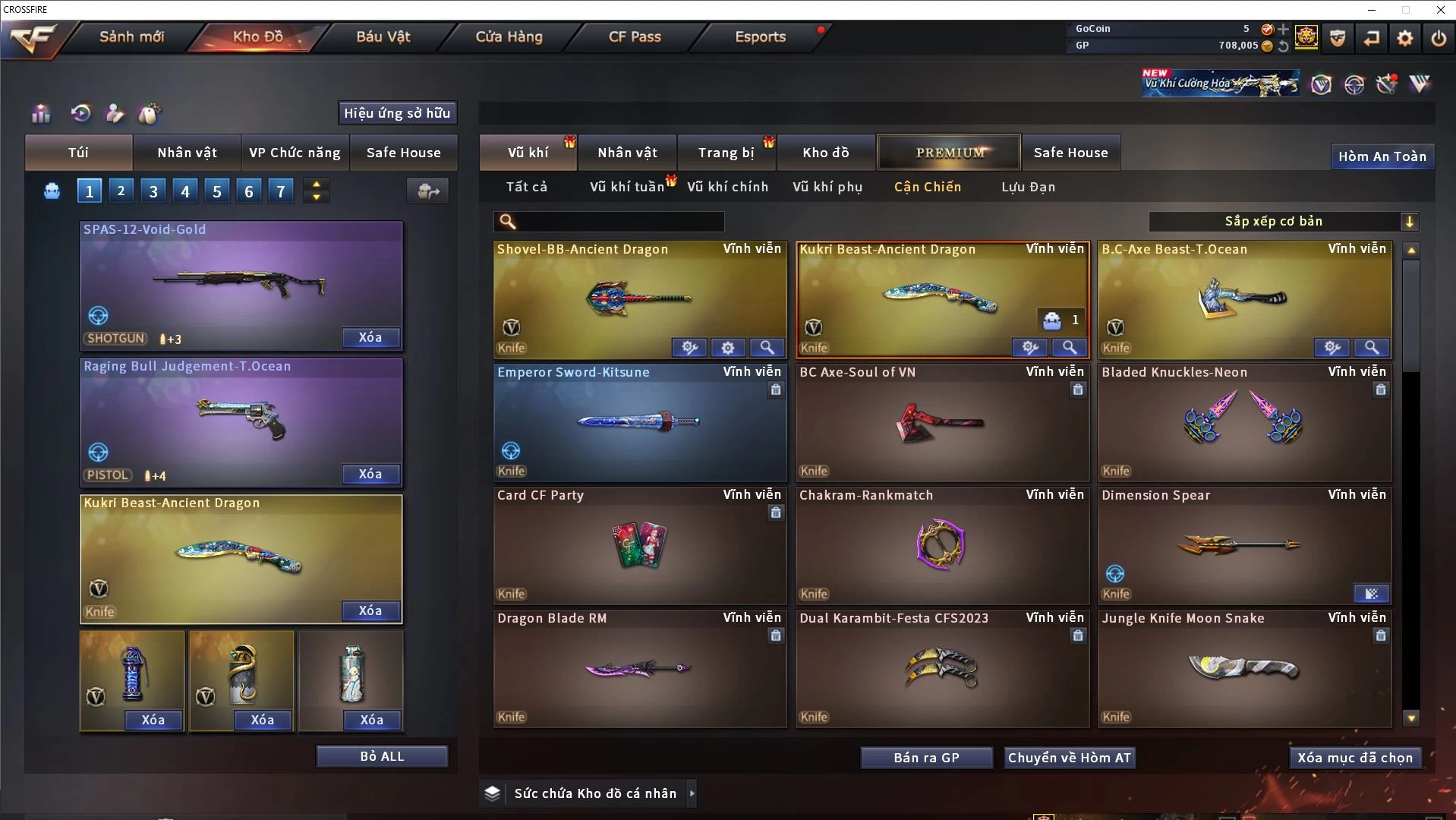1456x820 pixels.
Task: Go to the Cửa Hàng shop
Action: 509,36
